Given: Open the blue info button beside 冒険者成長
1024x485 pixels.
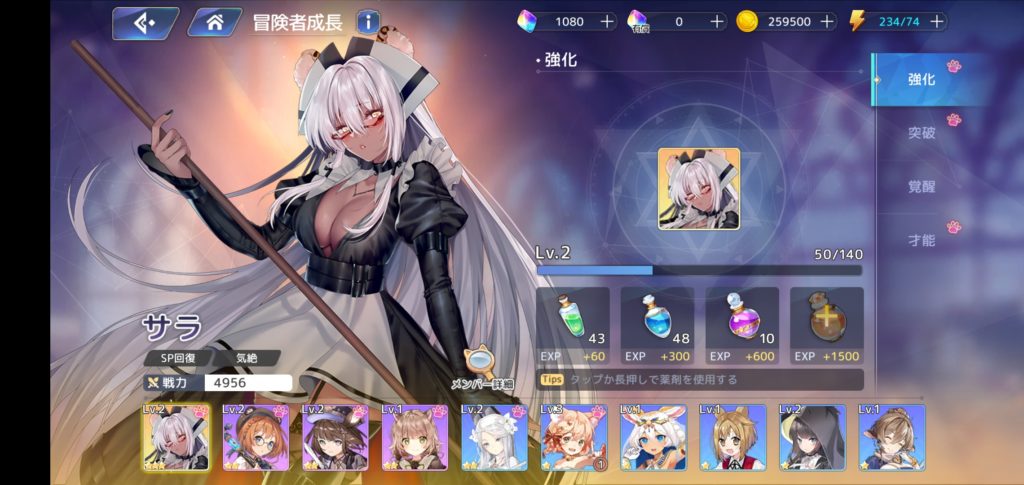Looking at the screenshot, I should coord(368,21).
